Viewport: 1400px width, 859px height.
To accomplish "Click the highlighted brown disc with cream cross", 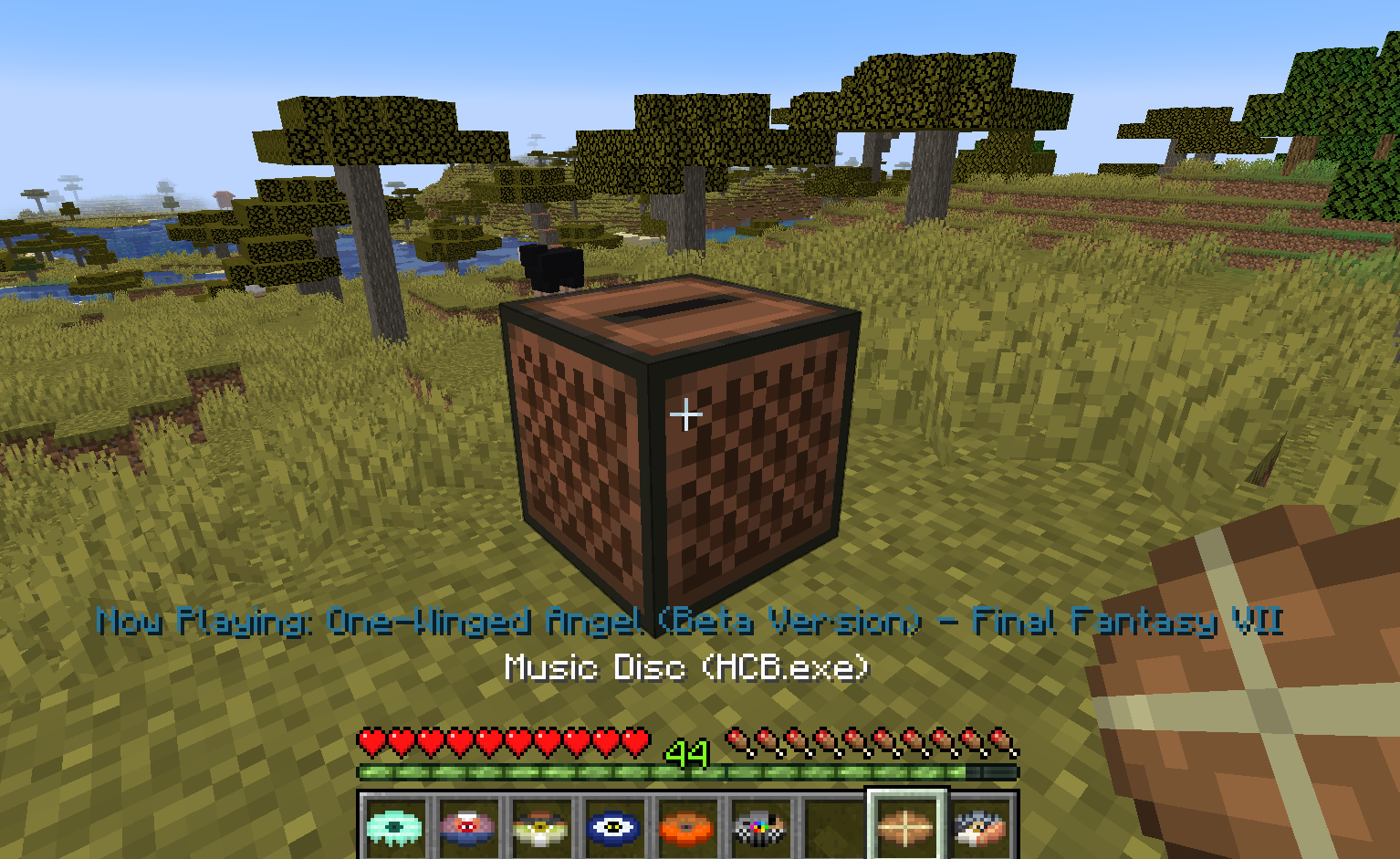I will pos(906,827).
